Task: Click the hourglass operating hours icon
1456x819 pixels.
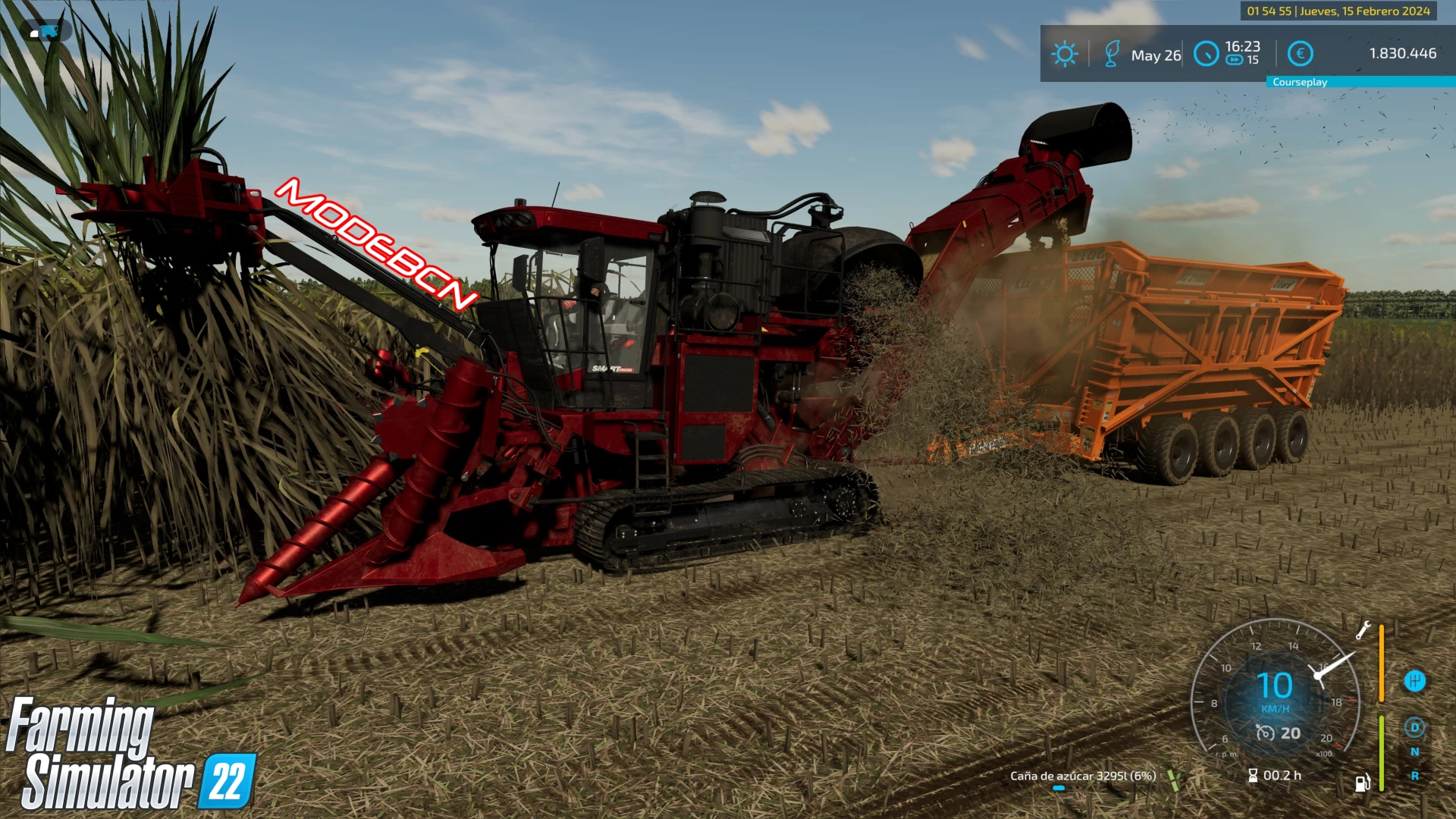Action: 1251,776
